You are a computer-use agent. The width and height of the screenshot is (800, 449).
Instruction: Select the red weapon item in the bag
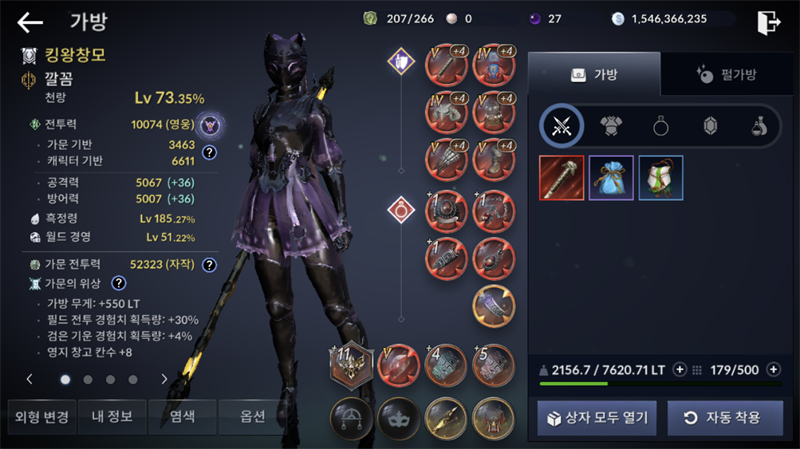562,178
